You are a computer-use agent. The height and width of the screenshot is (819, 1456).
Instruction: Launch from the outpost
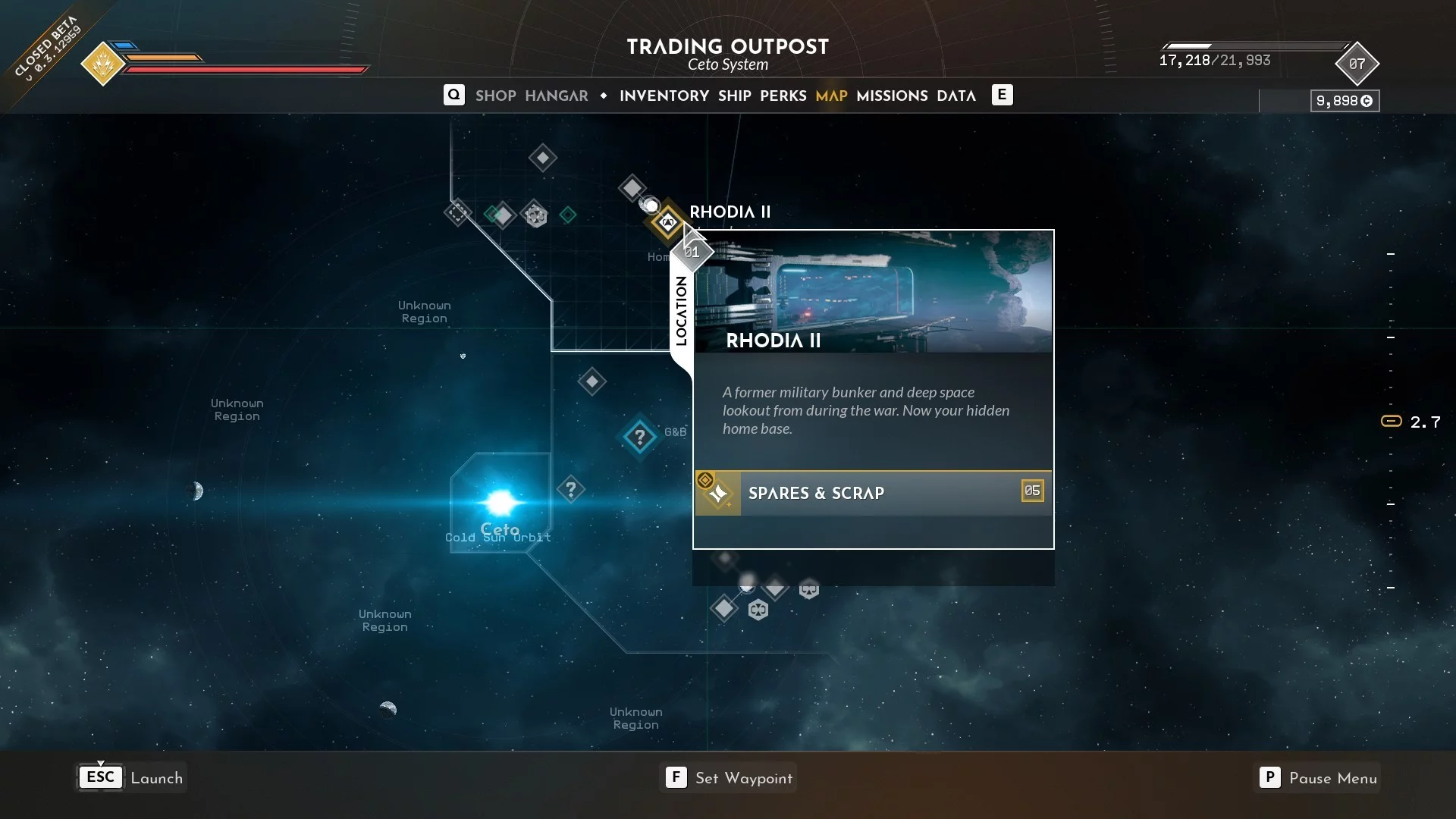point(132,778)
